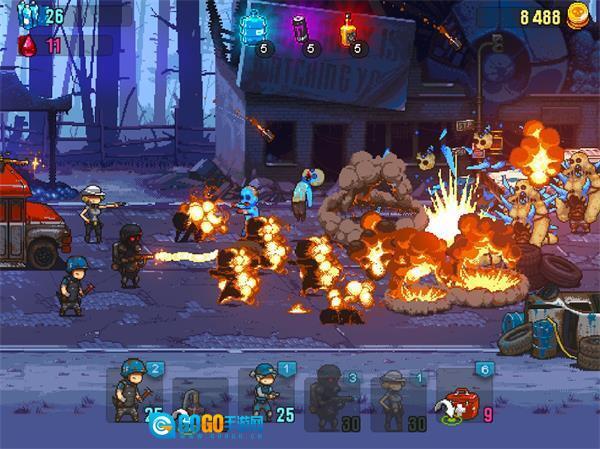
Task: Deploy the blue-helmet wrench unit costing 25
Action: (x=137, y=394)
